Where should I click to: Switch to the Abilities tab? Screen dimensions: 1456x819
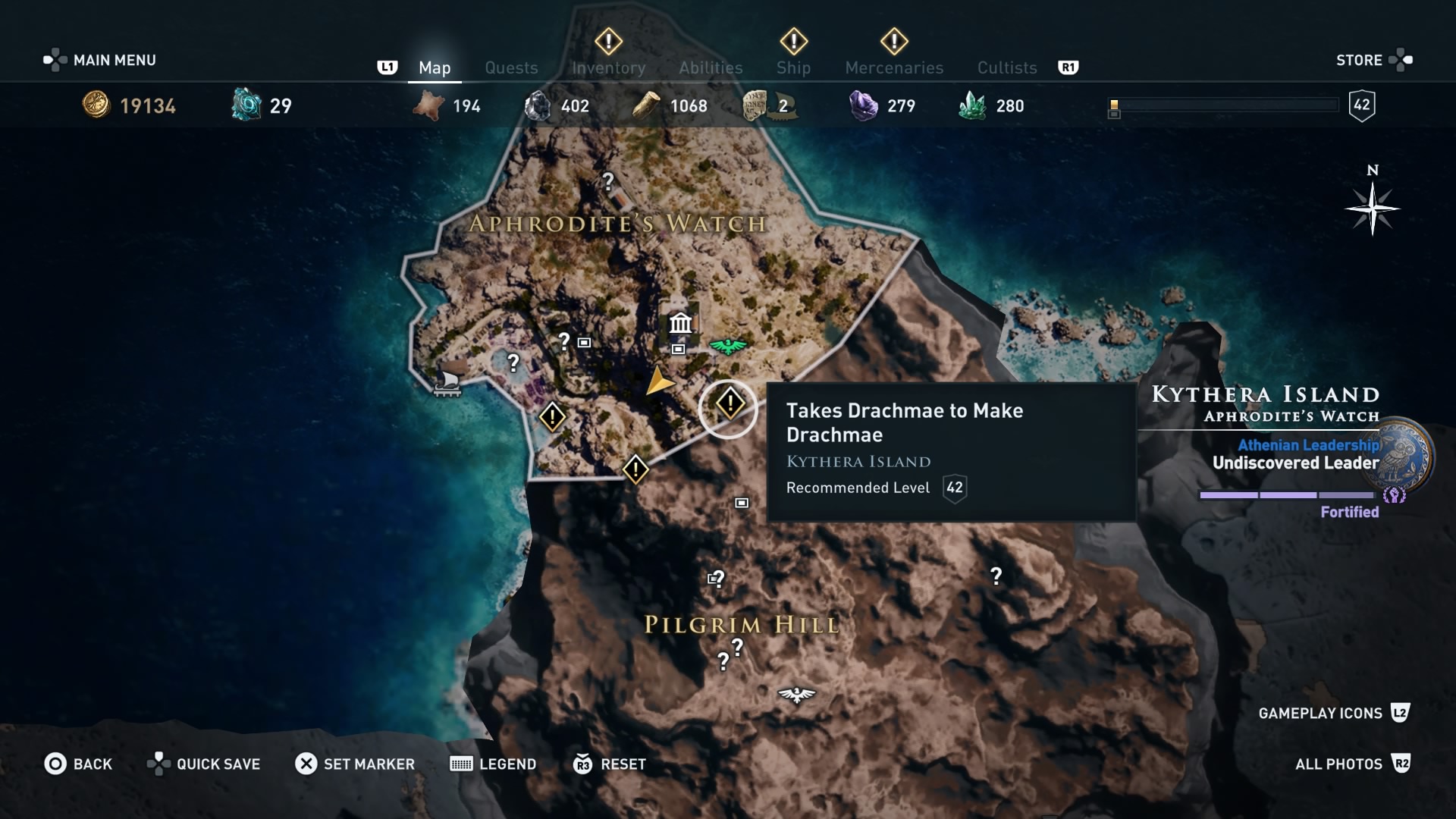tap(711, 68)
